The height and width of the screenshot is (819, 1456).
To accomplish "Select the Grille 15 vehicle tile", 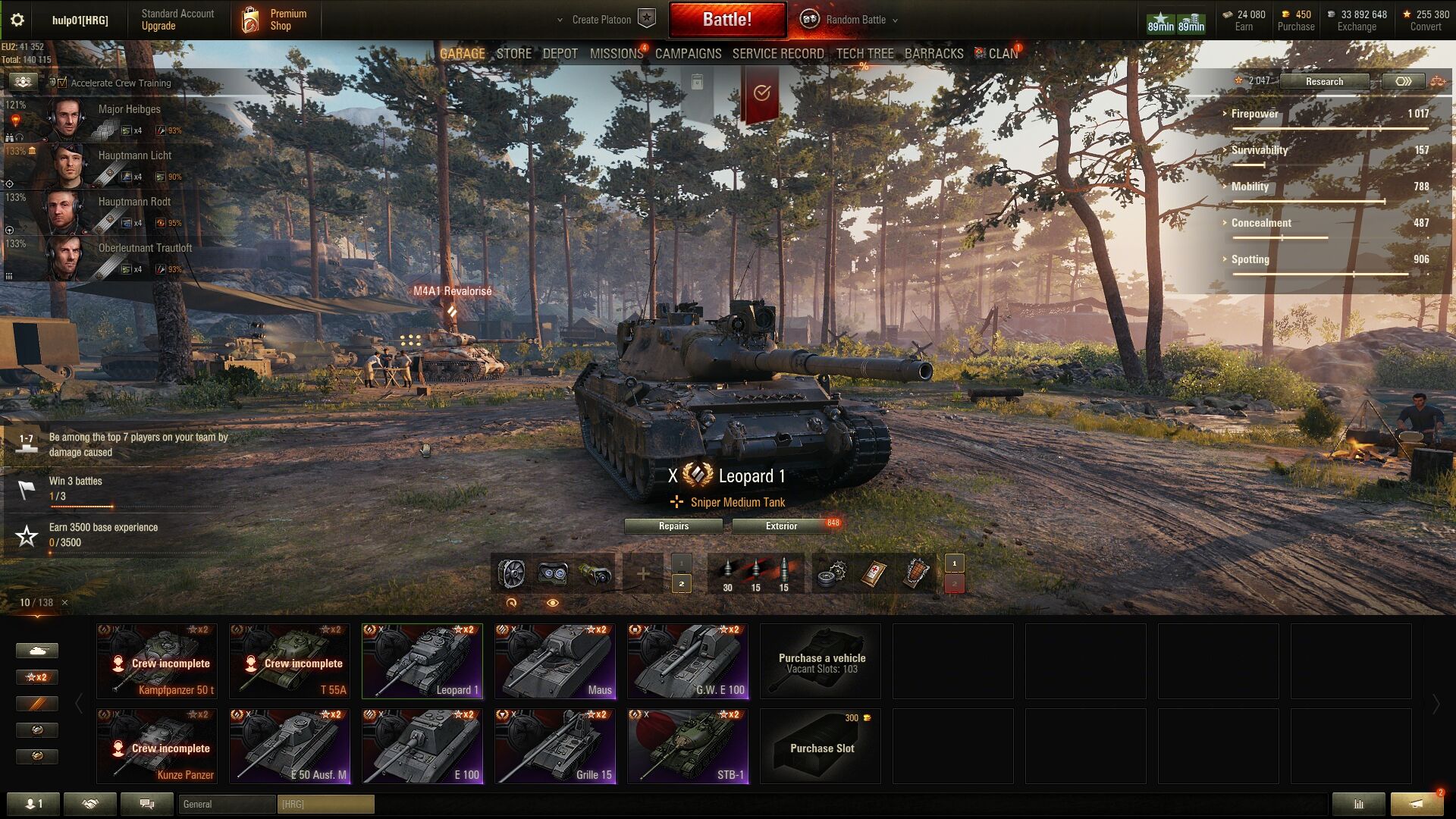I will coord(555,745).
